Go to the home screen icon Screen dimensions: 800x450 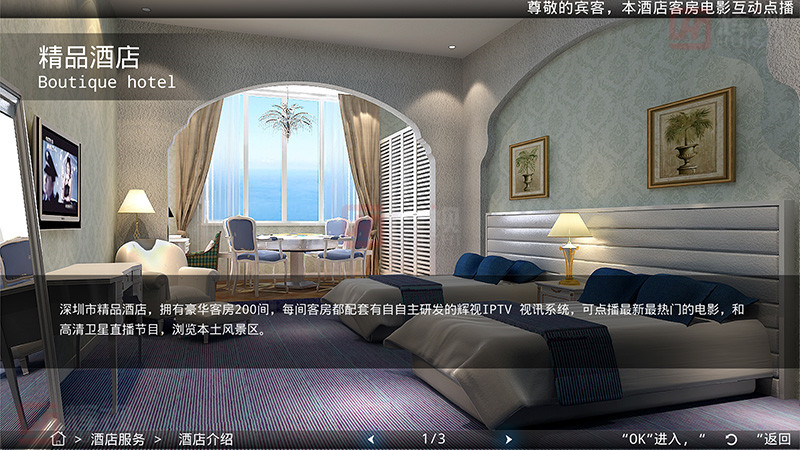coord(58,438)
